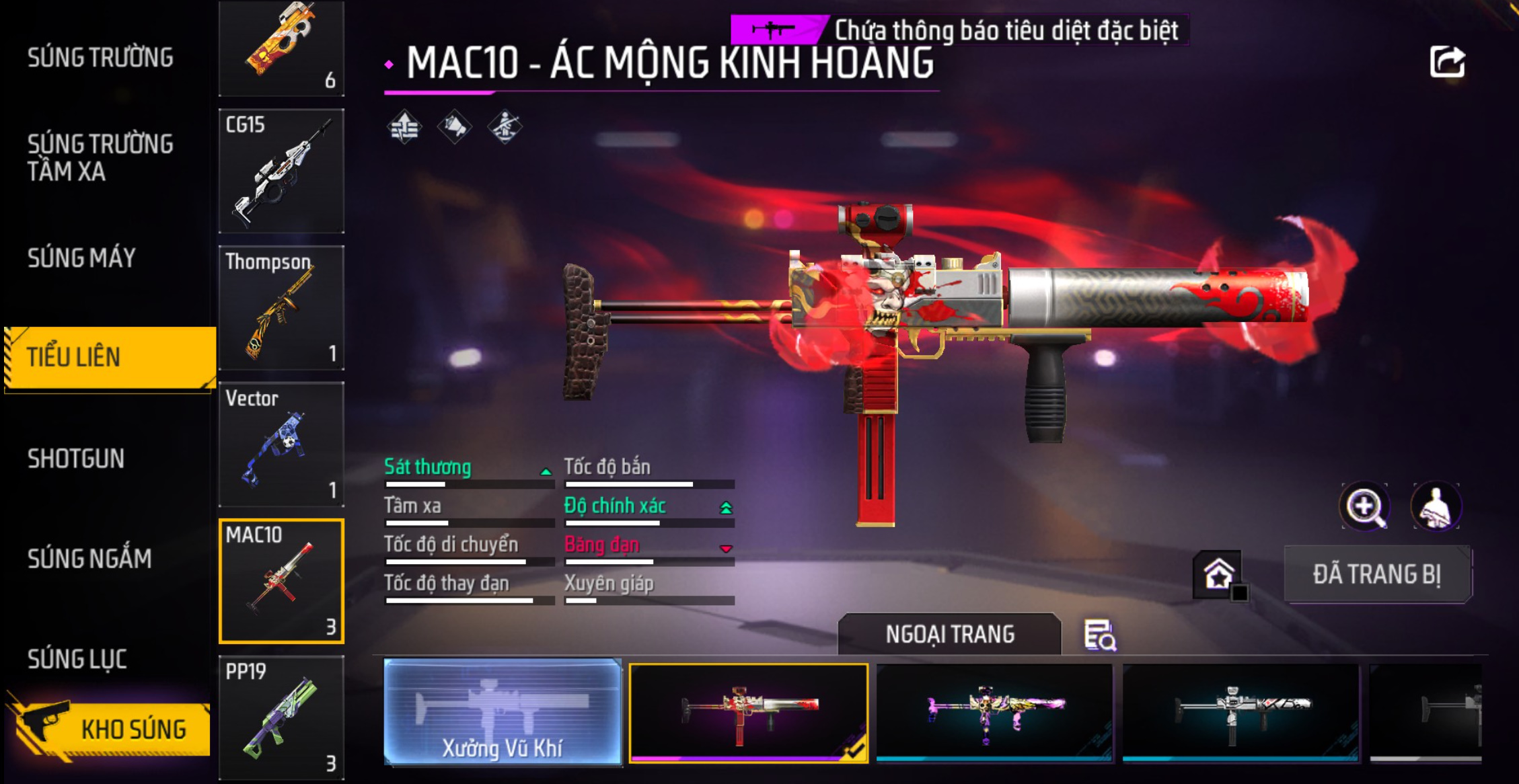Select the PP19 weapon tile
The image size is (1519, 784).
tap(281, 717)
